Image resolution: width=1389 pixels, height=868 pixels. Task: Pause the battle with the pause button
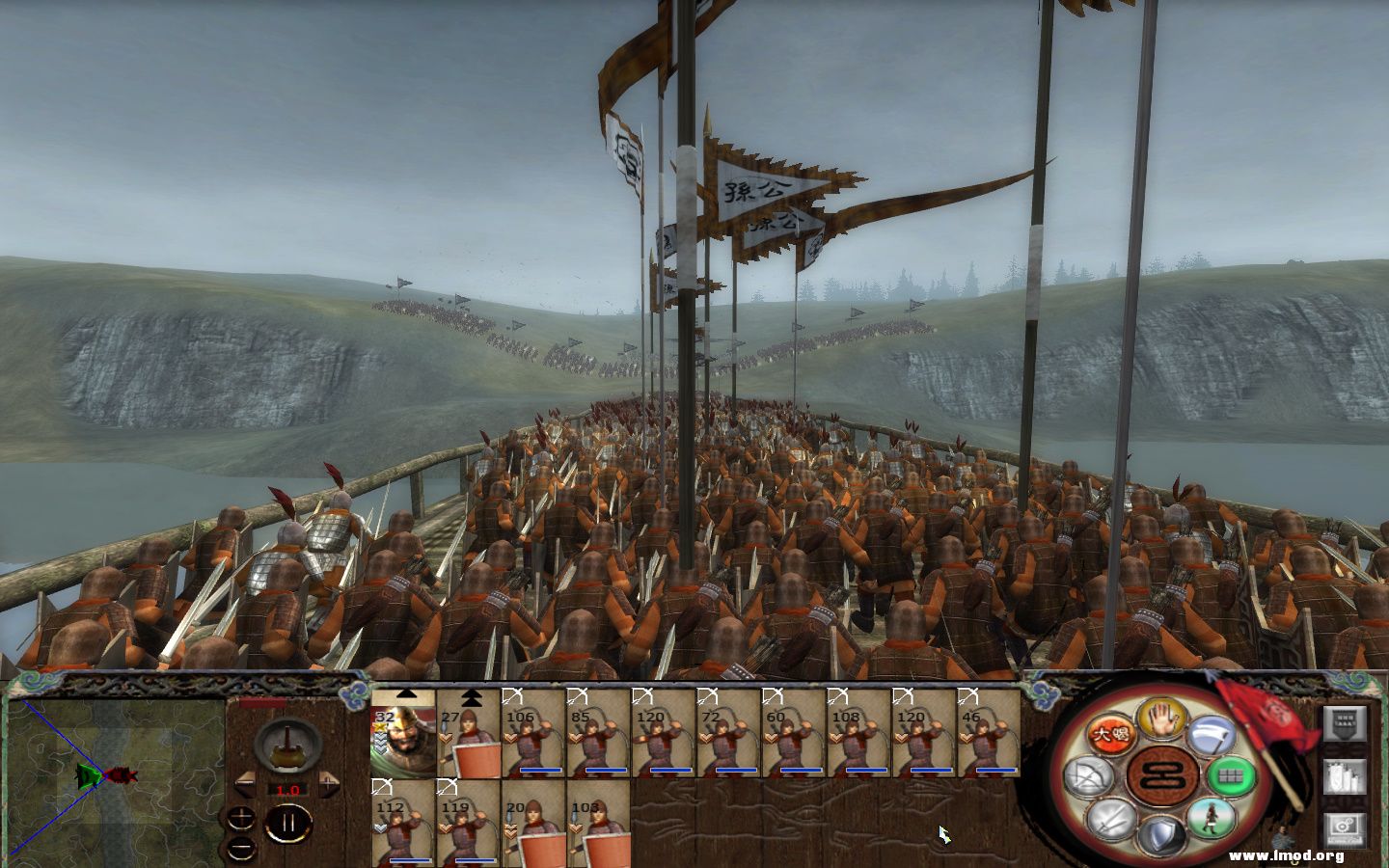click(287, 823)
